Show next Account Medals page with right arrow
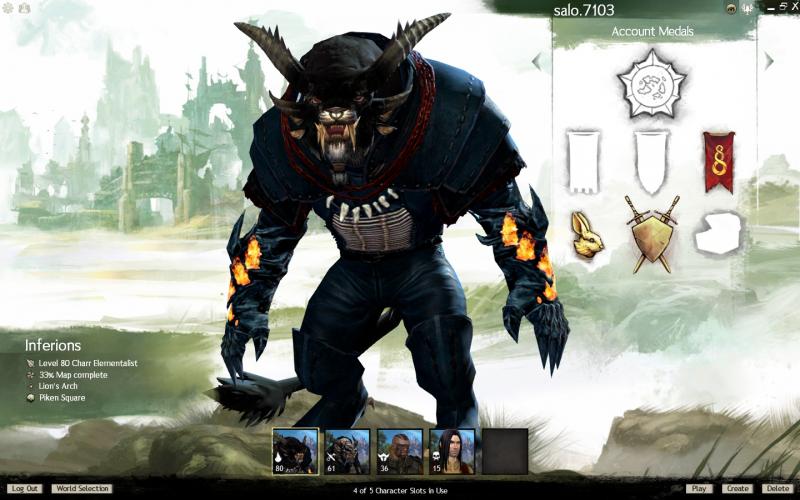800x500 pixels. [x=769, y=61]
